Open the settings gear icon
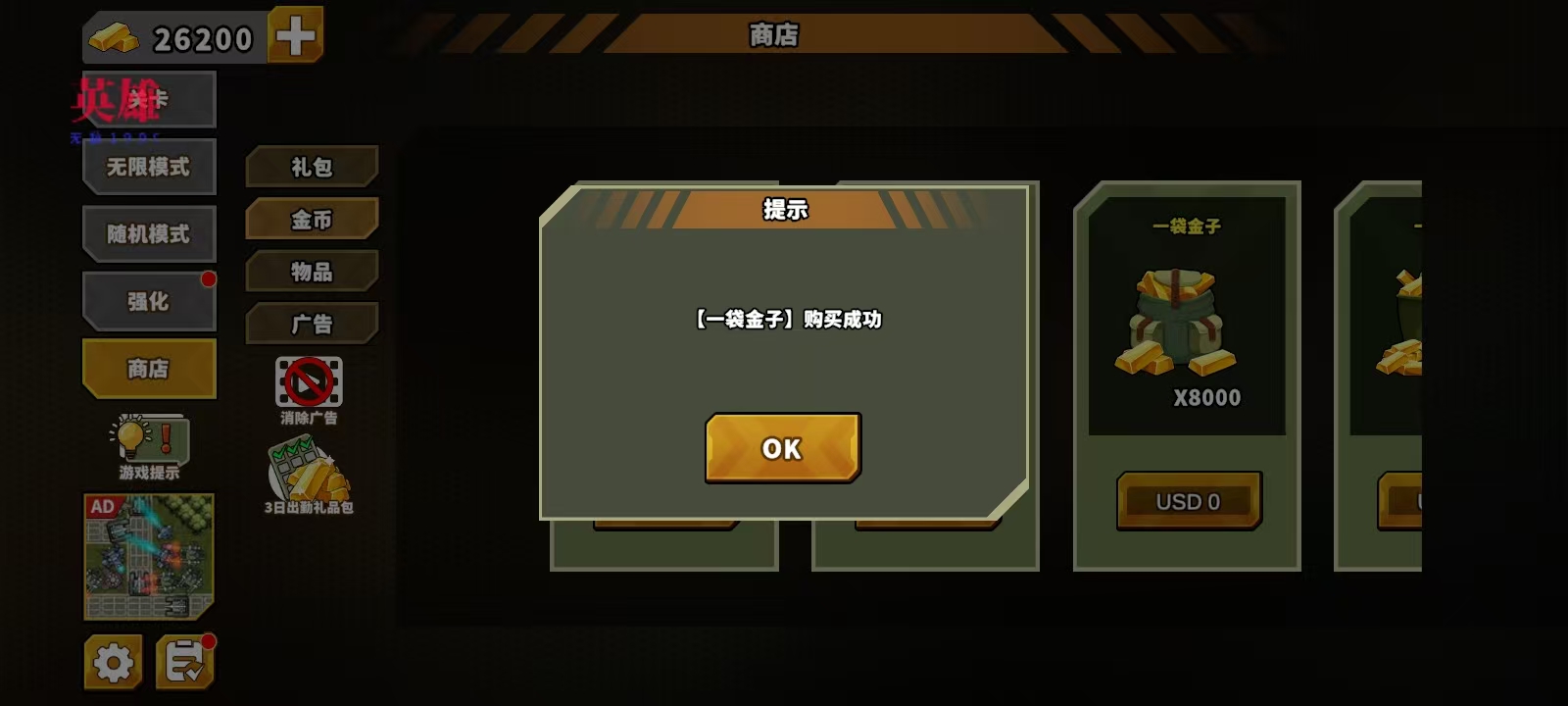The image size is (1568, 706). 115,661
